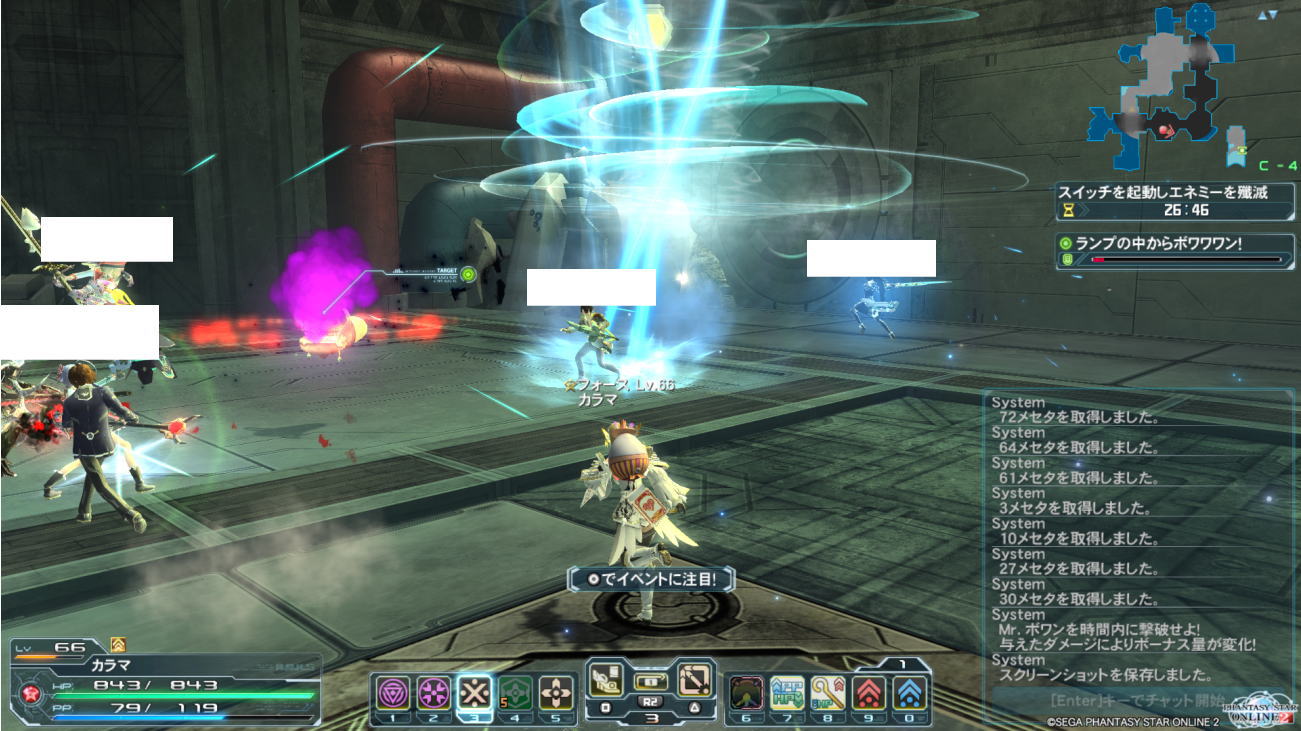
Task: Select the weapon palette main attack icon
Action: (608, 680)
